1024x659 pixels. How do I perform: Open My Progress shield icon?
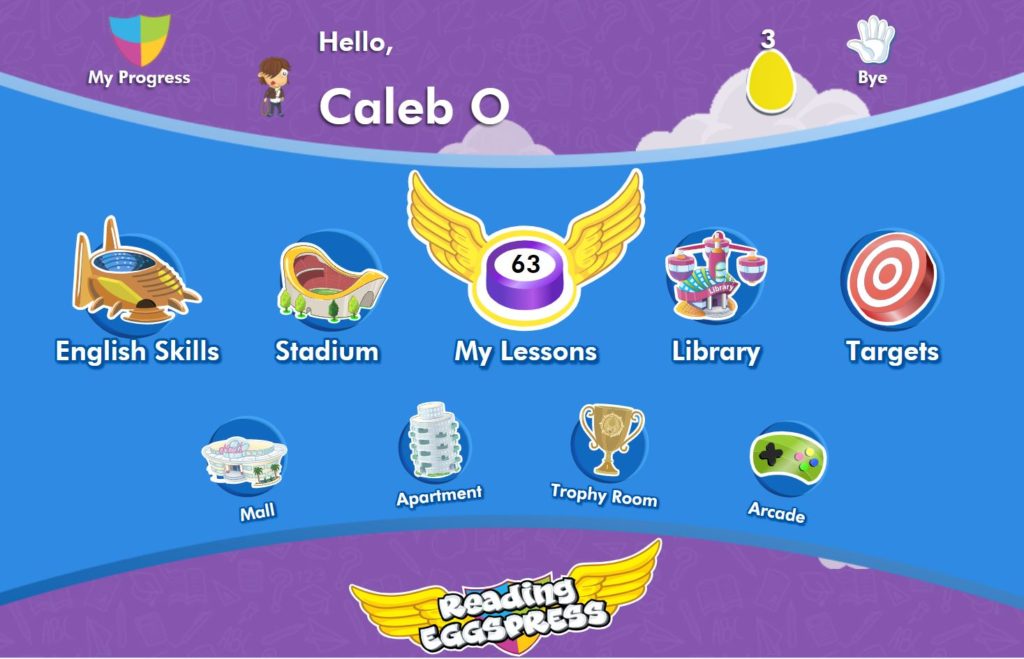139,42
